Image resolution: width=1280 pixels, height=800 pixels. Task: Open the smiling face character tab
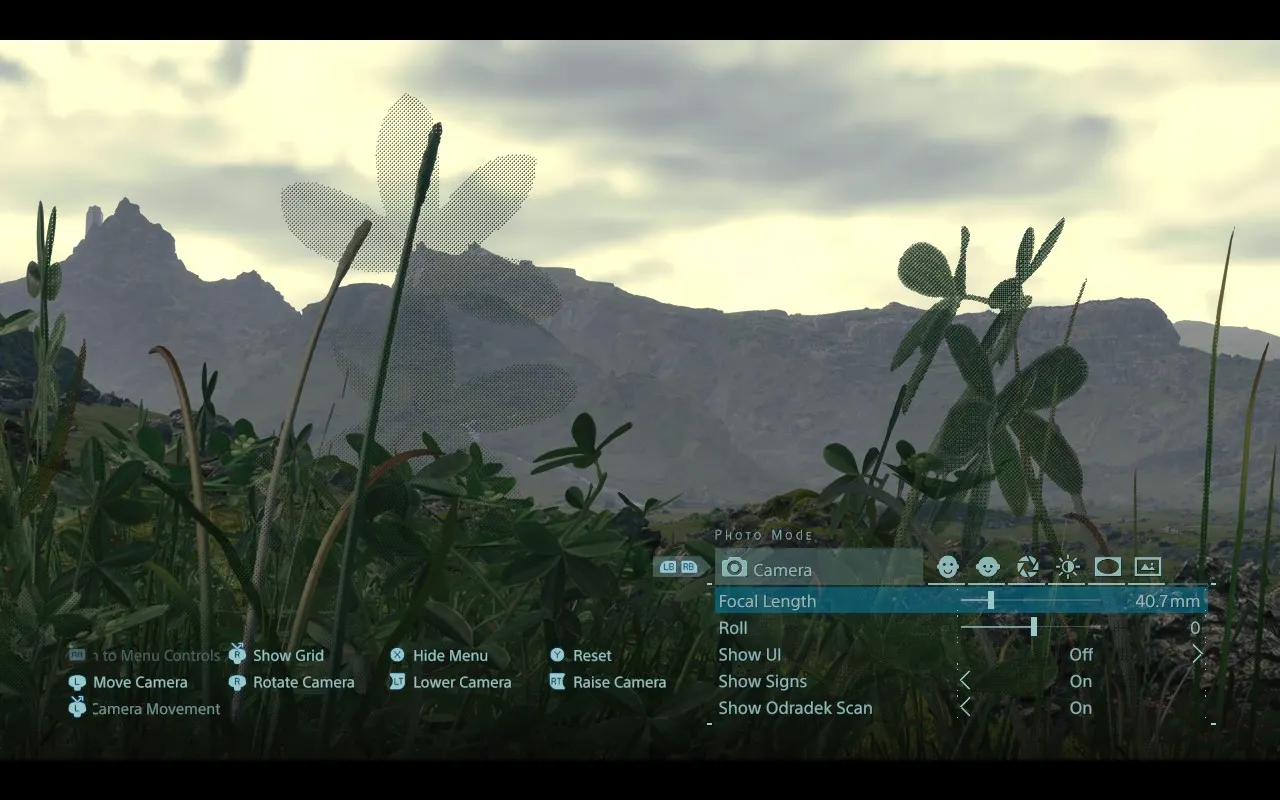click(948, 568)
